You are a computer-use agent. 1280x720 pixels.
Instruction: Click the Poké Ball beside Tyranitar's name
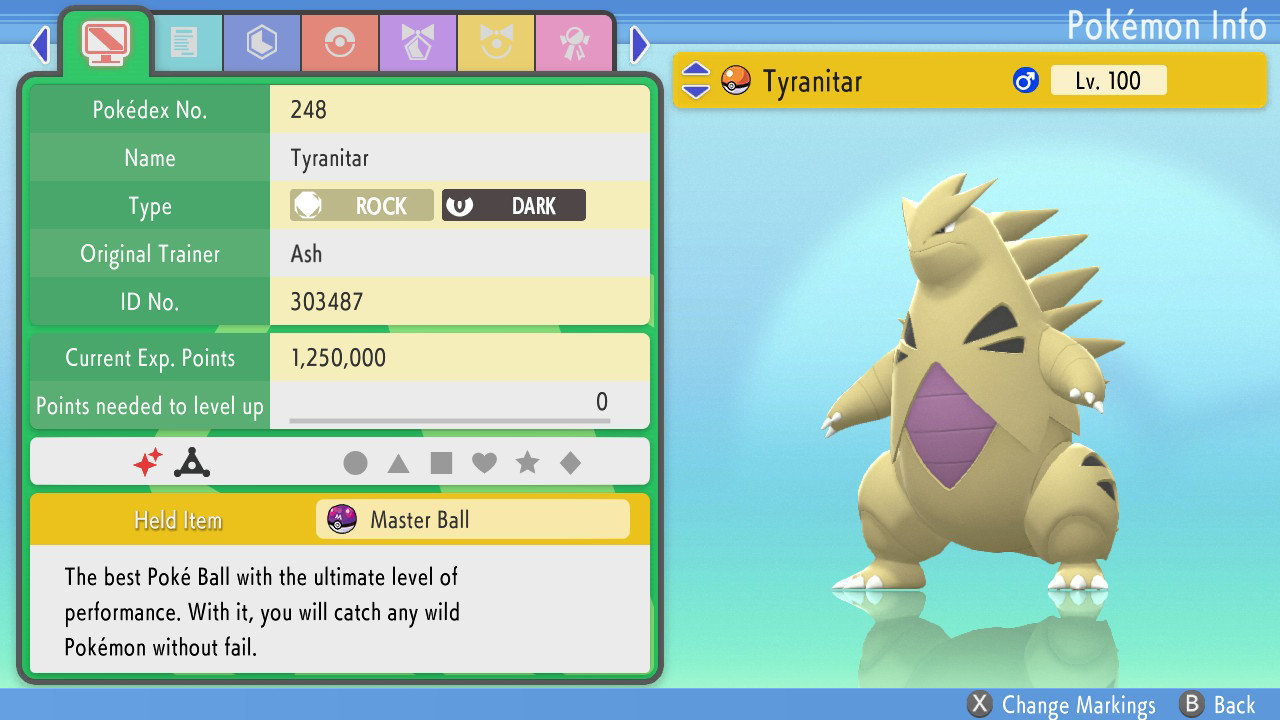click(x=735, y=81)
